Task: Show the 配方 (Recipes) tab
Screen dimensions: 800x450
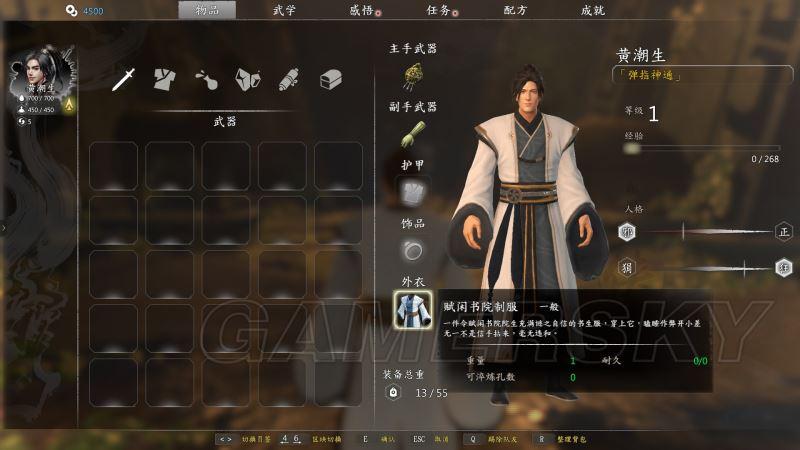Action: [x=516, y=10]
